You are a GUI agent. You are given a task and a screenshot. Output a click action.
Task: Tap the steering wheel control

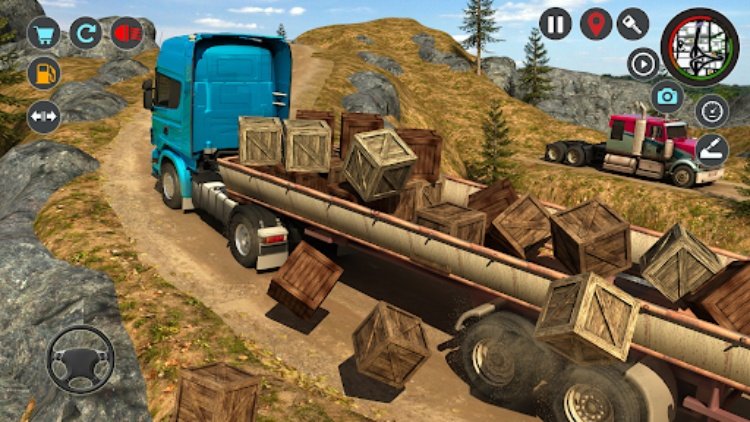tap(80, 359)
